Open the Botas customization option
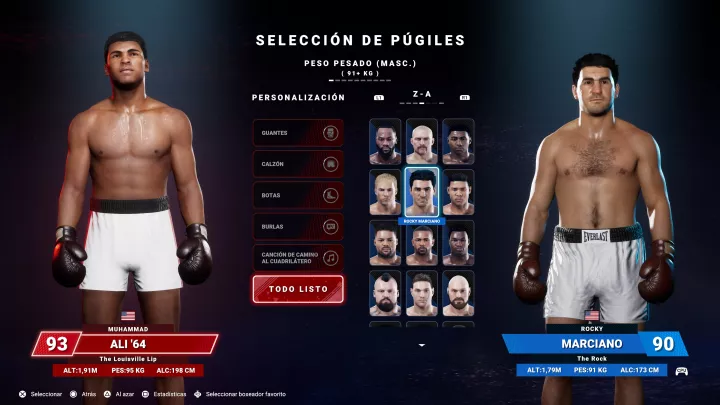The width and height of the screenshot is (720, 405). (x=298, y=196)
